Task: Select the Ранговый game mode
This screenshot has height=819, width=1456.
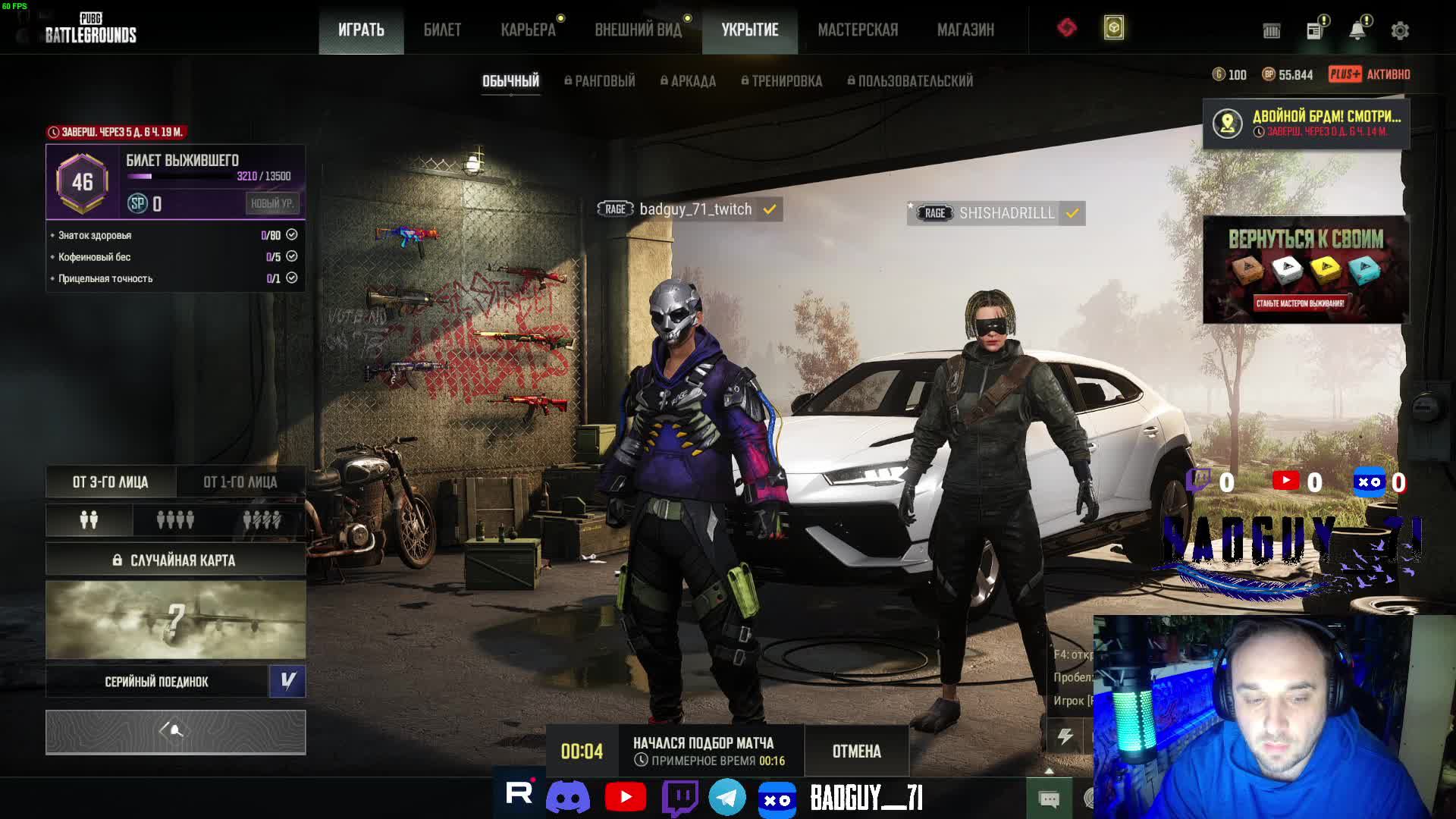Action: pyautogui.click(x=600, y=81)
